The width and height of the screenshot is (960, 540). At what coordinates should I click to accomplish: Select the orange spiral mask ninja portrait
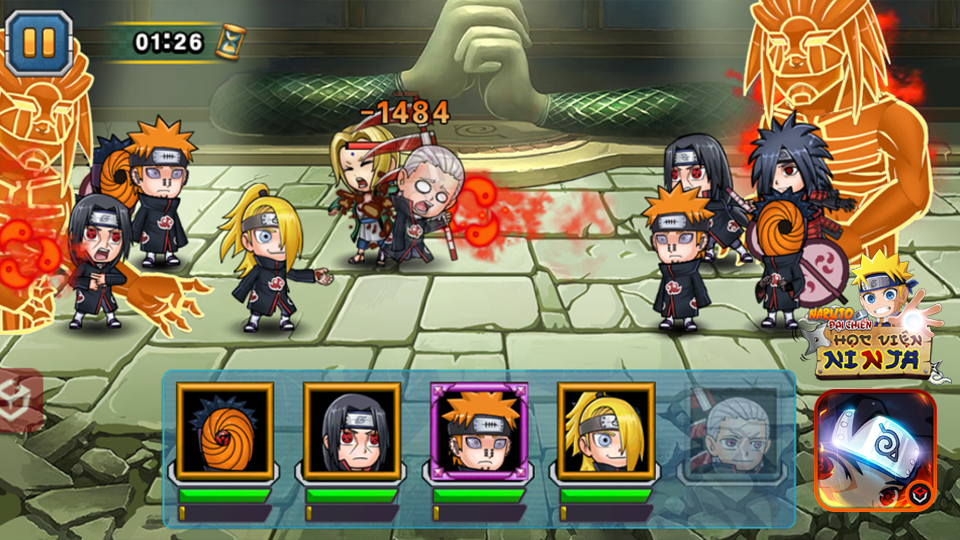click(x=225, y=431)
